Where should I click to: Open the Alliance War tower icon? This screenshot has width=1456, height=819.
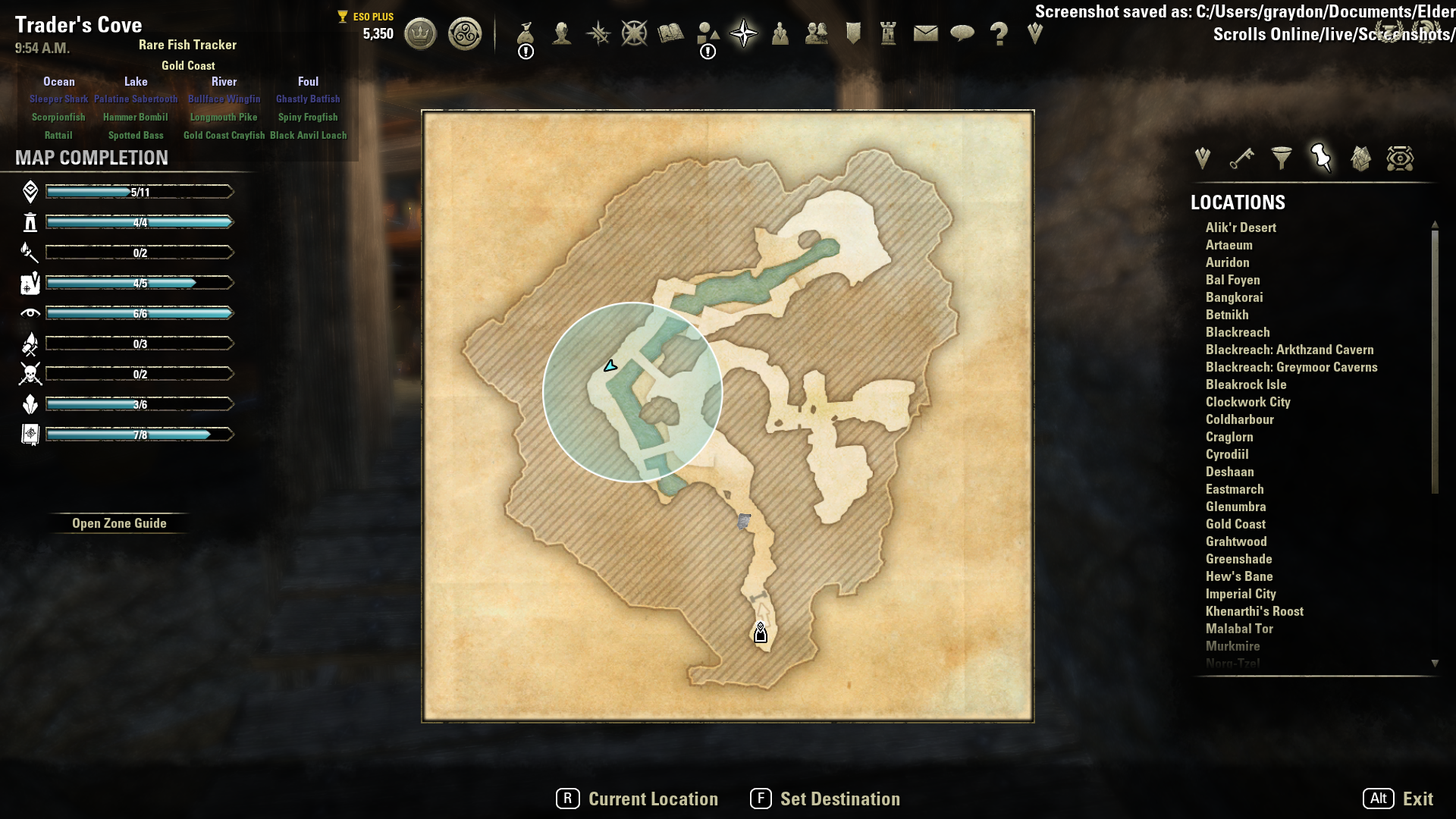point(889,34)
